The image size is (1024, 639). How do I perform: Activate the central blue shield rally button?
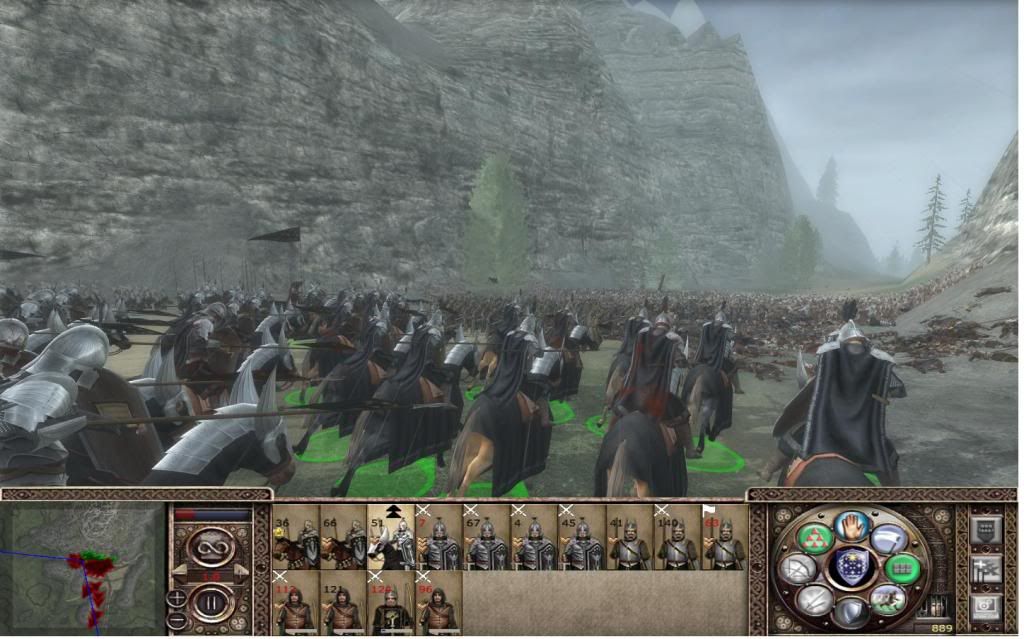pos(853,566)
